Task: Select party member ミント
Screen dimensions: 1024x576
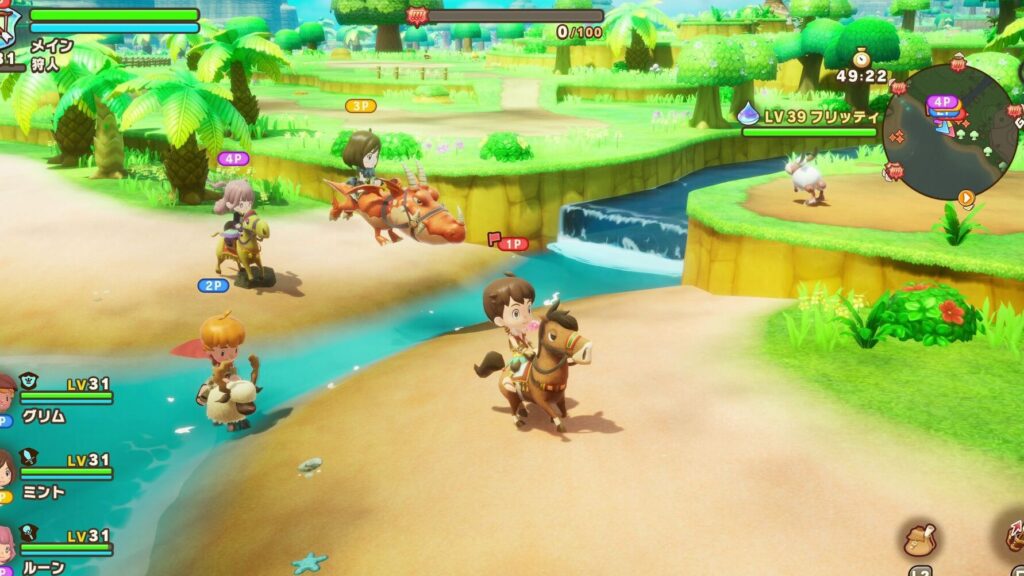Action: [x=45, y=492]
